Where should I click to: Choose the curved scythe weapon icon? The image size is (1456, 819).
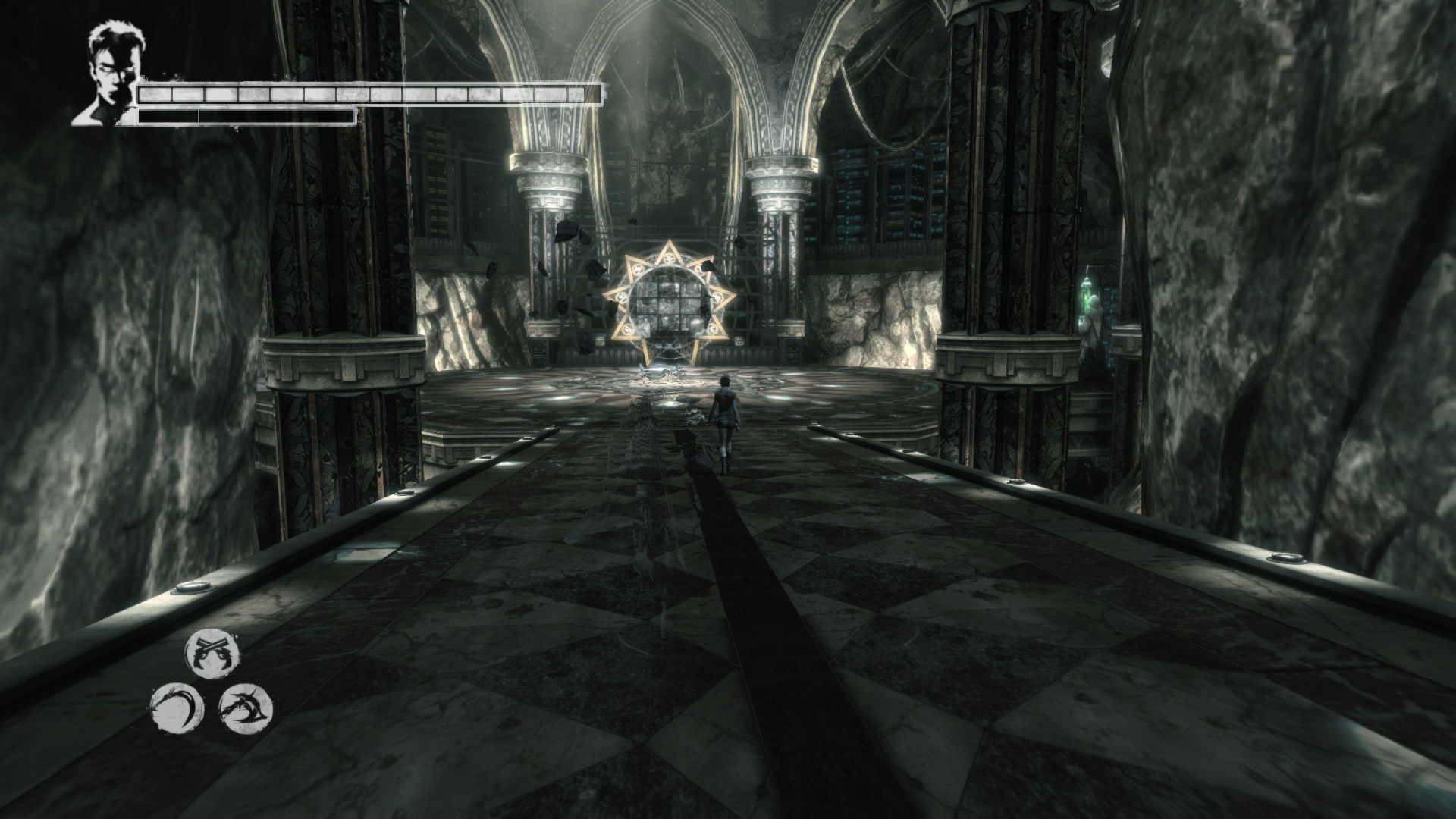177,708
